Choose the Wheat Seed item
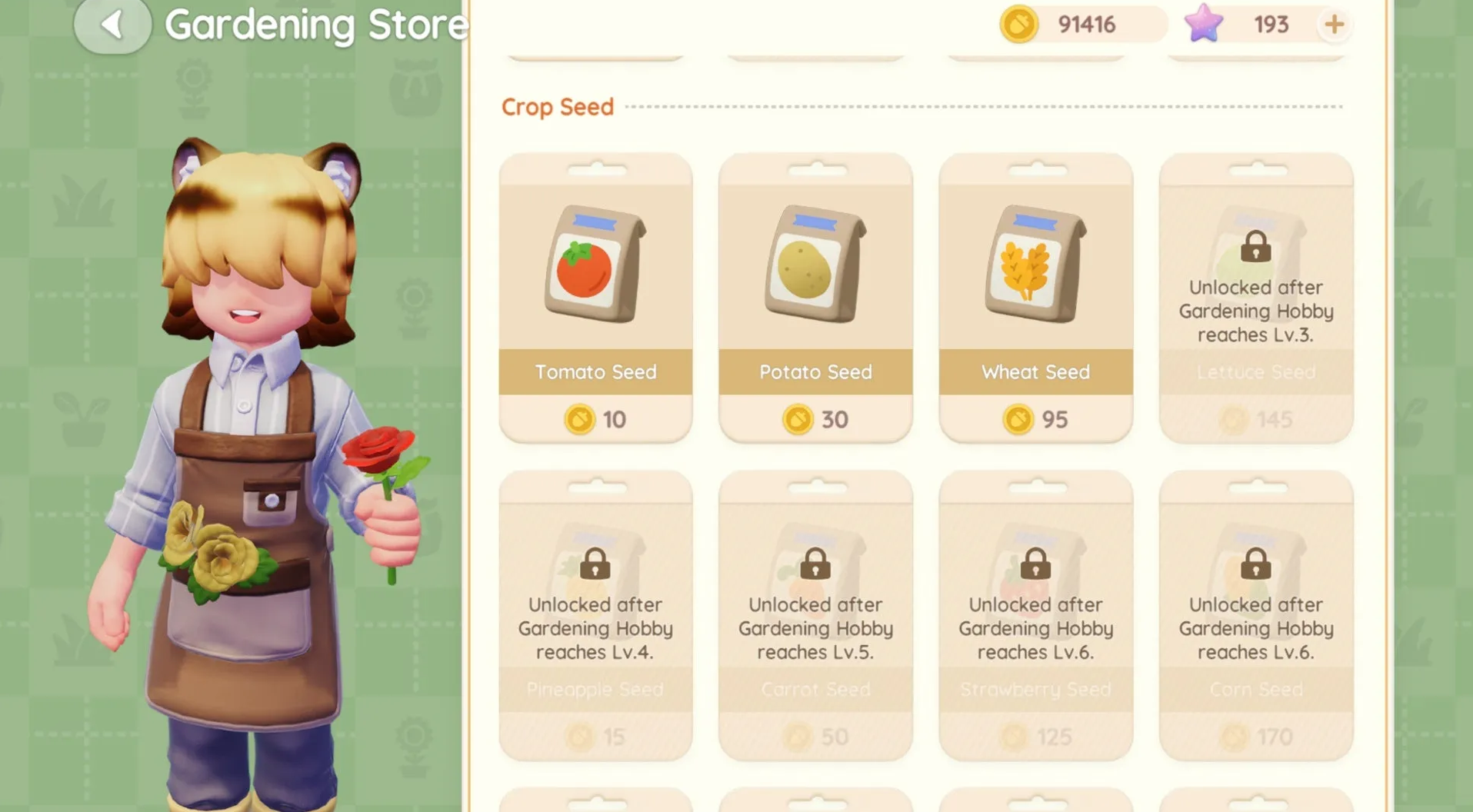The image size is (1473, 812). (x=1035, y=296)
